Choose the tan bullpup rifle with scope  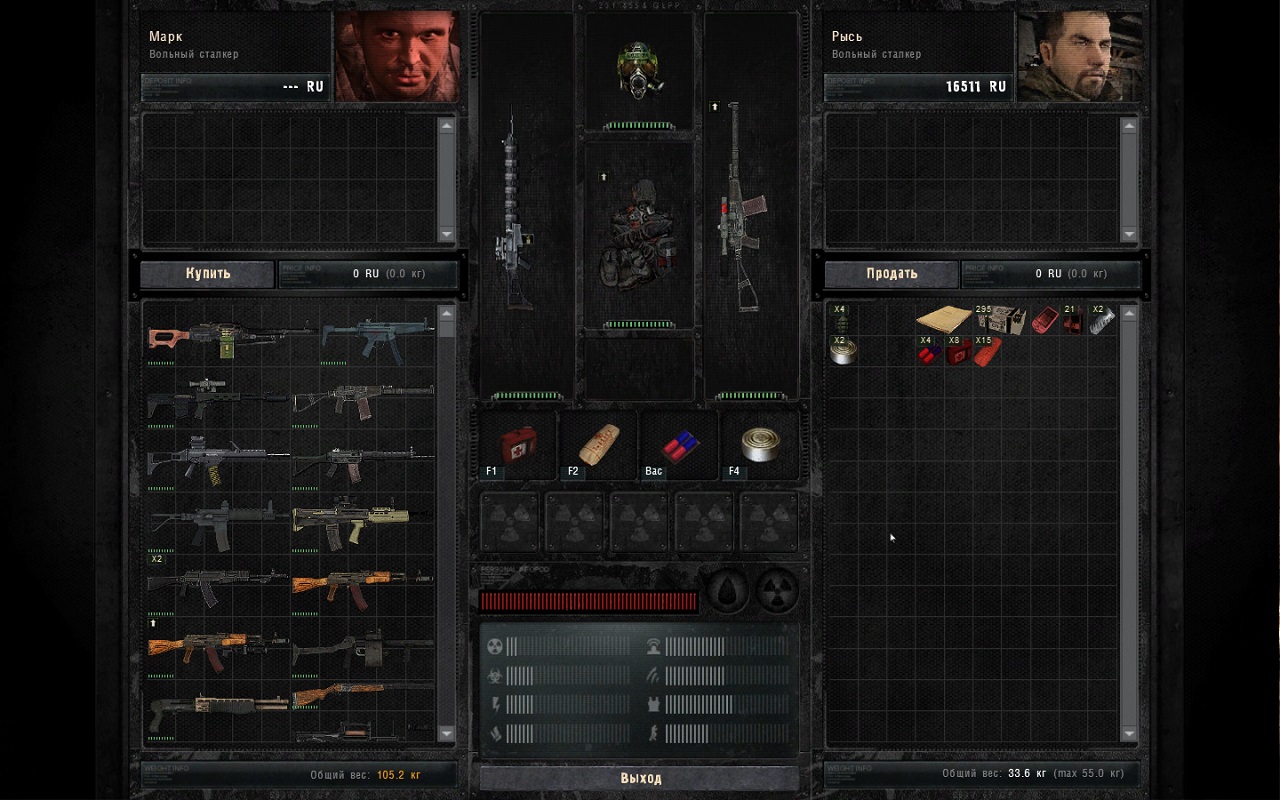click(350, 522)
